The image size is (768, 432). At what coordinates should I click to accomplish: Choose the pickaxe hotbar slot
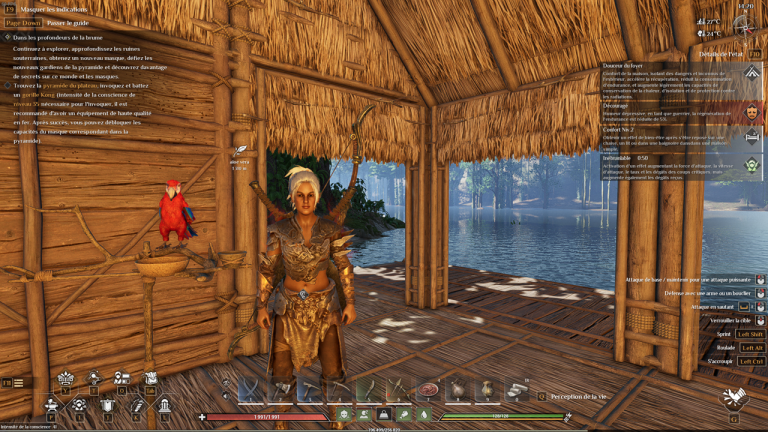click(309, 389)
